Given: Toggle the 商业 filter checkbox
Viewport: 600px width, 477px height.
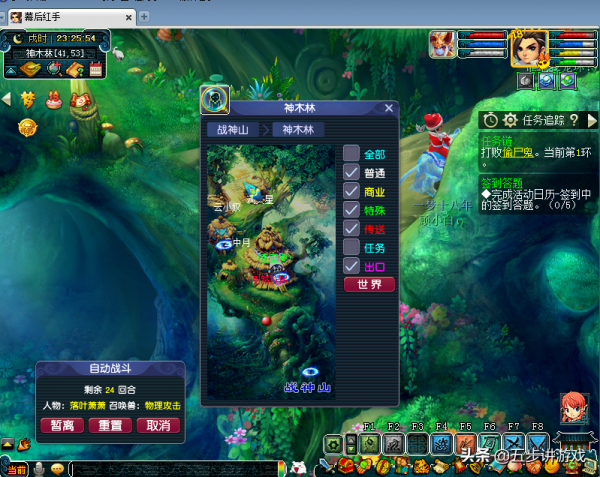Looking at the screenshot, I should tap(351, 191).
